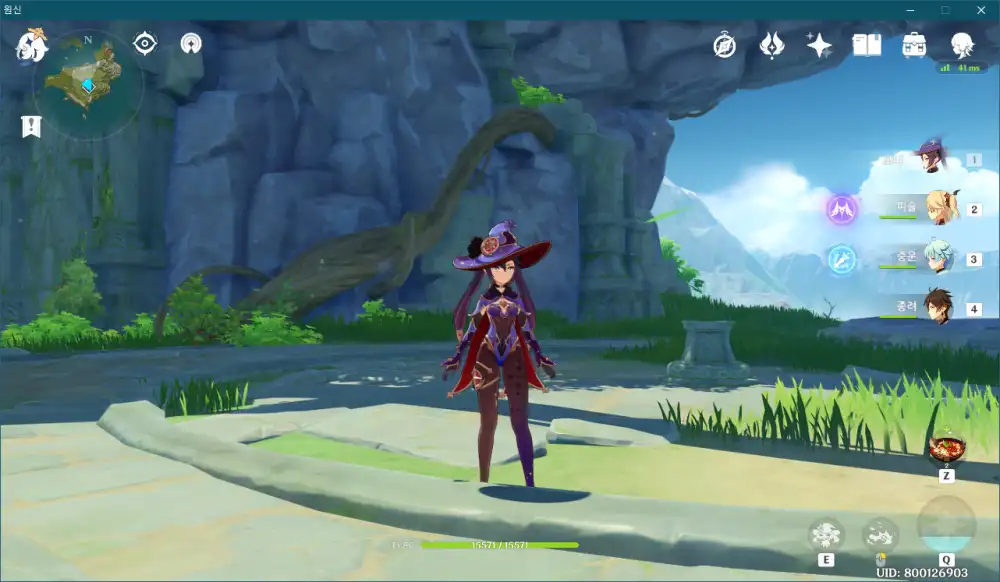Trigger 피슬's purple elemental burst icon
This screenshot has width=1000, height=582.
841,209
